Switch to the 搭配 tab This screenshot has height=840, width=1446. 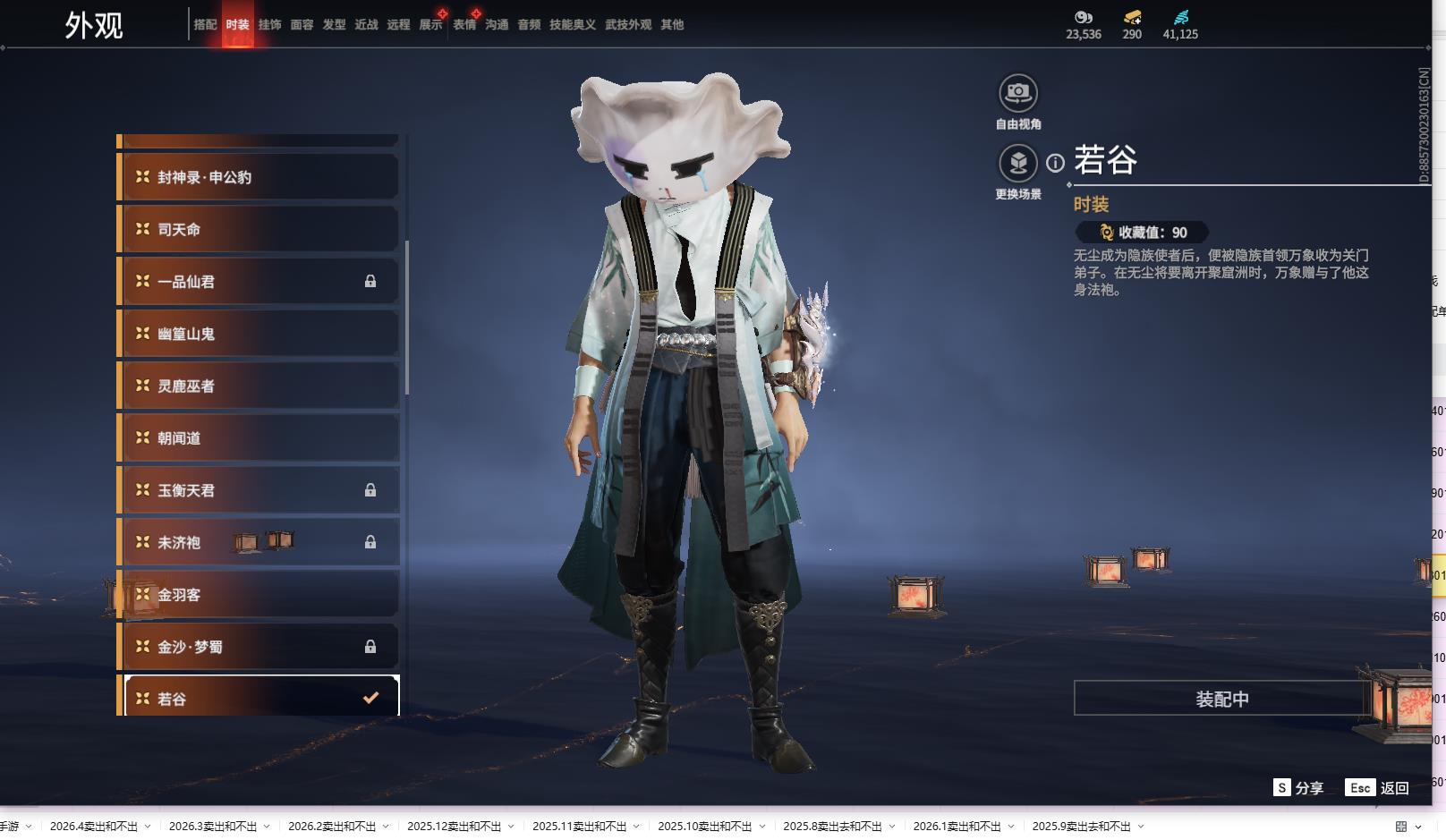click(x=205, y=25)
